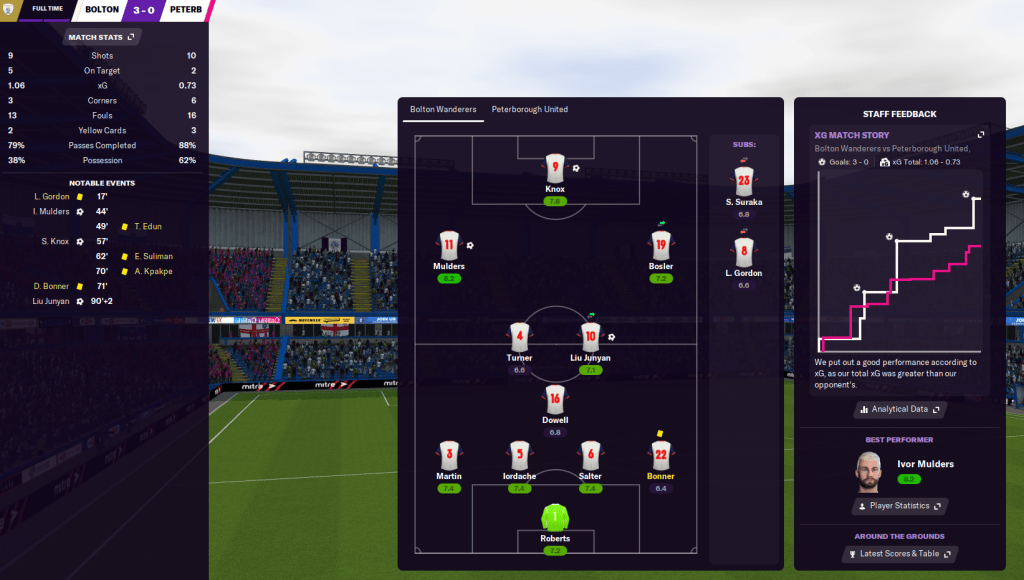
Task: Select centre-back Iordache number 5
Action: [519, 455]
